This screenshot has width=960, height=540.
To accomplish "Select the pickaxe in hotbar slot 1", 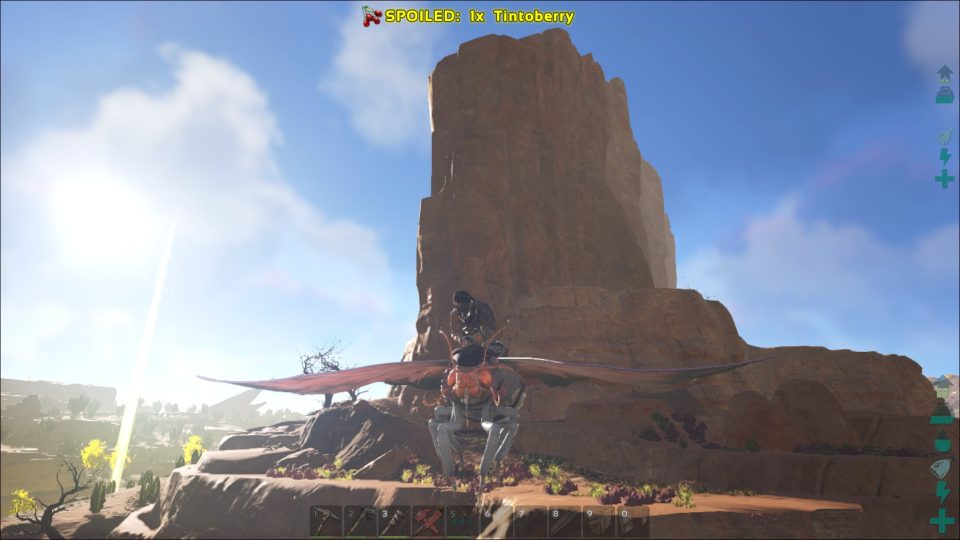I will click(326, 522).
